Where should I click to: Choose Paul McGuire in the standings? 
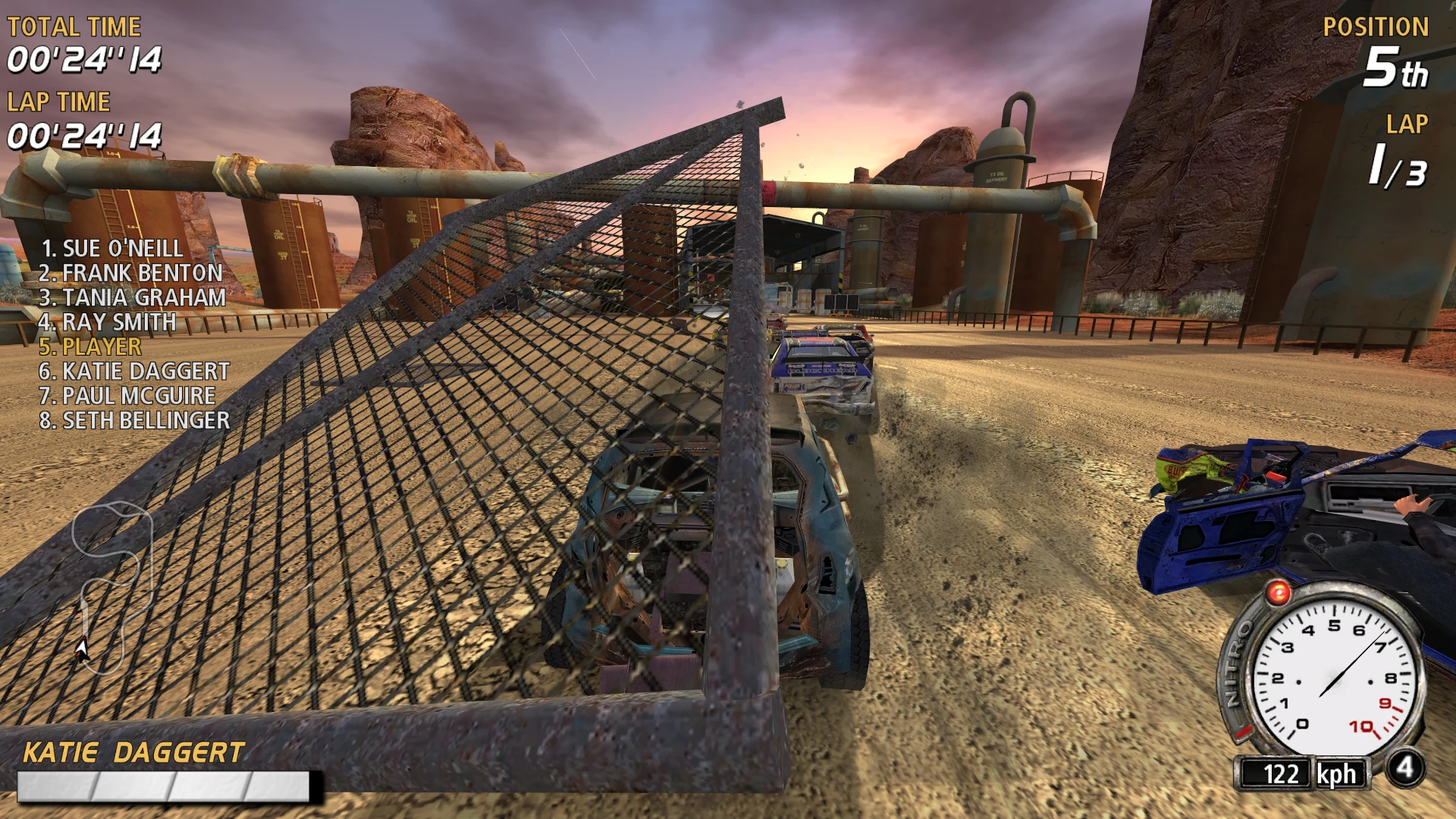click(x=127, y=396)
